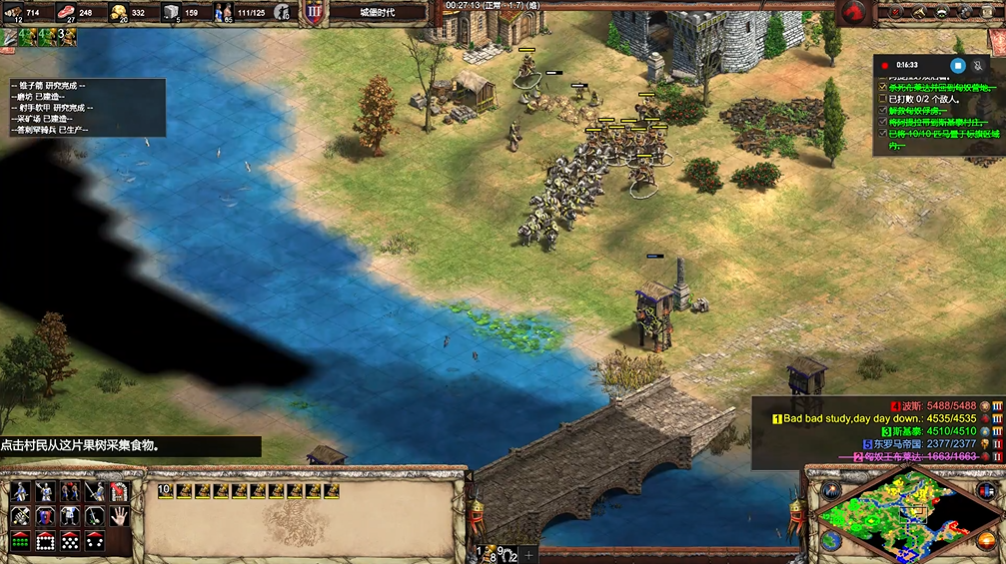Toggle the recorder microphone mute
1006x564 pixels.
pyautogui.click(x=977, y=66)
